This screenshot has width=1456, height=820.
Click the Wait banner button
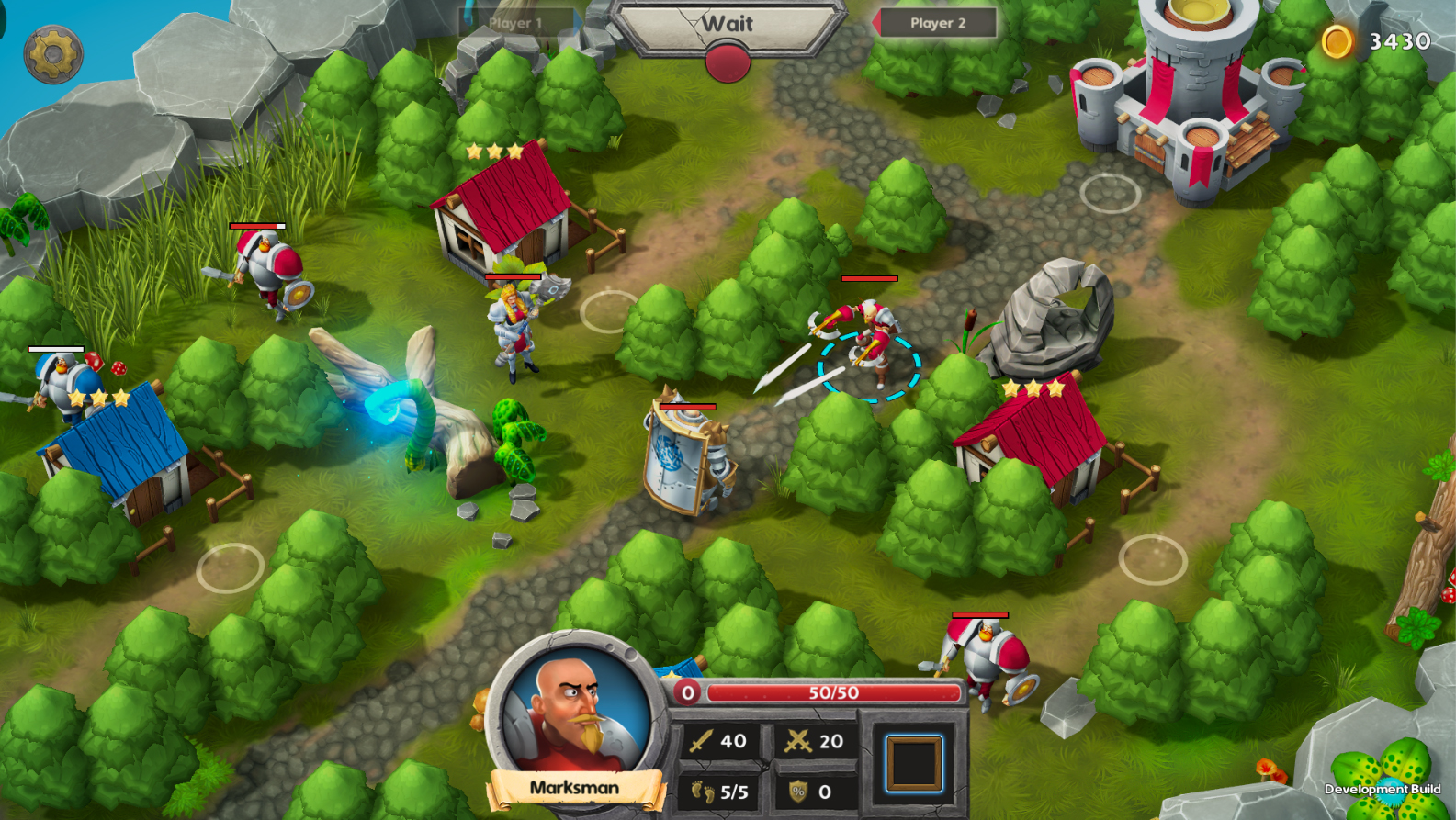[x=727, y=25]
